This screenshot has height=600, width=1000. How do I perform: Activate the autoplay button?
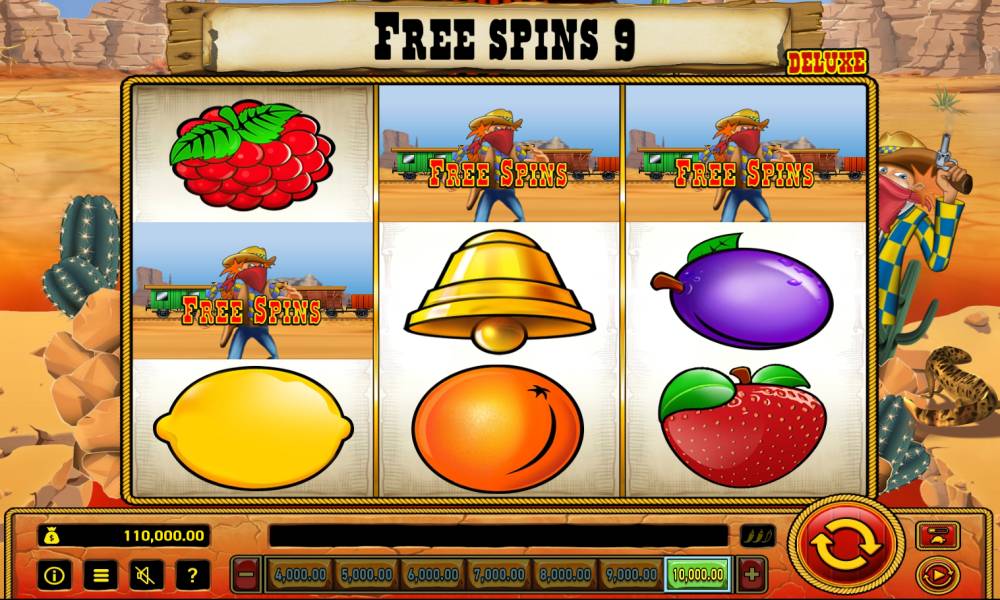coord(937,575)
